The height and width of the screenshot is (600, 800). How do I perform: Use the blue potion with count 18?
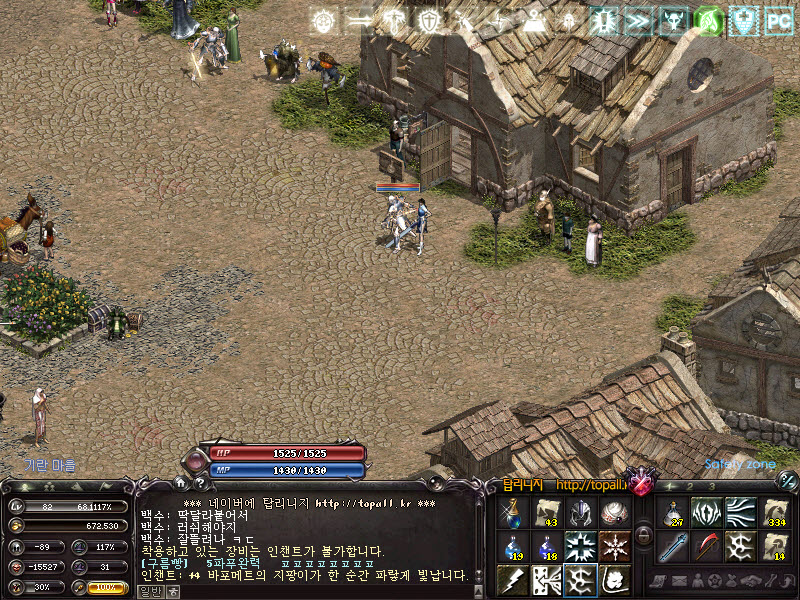545,546
